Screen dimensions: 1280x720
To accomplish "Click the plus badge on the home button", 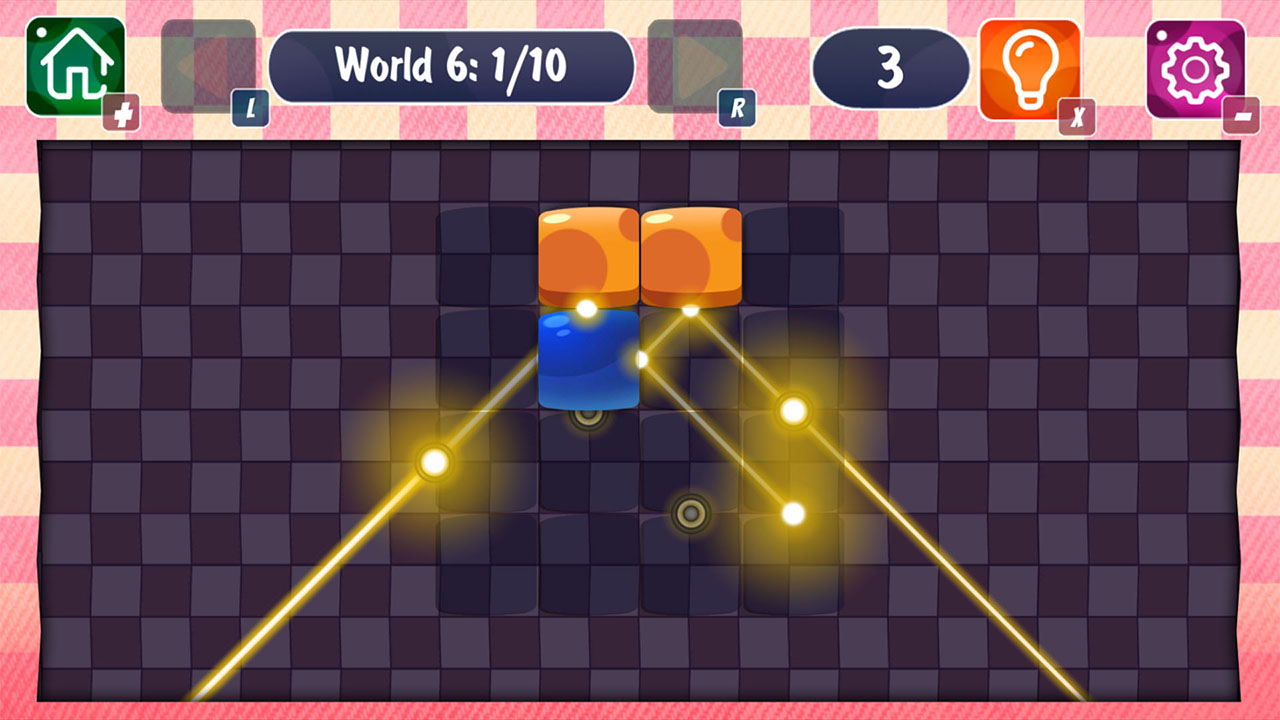I will 119,112.
